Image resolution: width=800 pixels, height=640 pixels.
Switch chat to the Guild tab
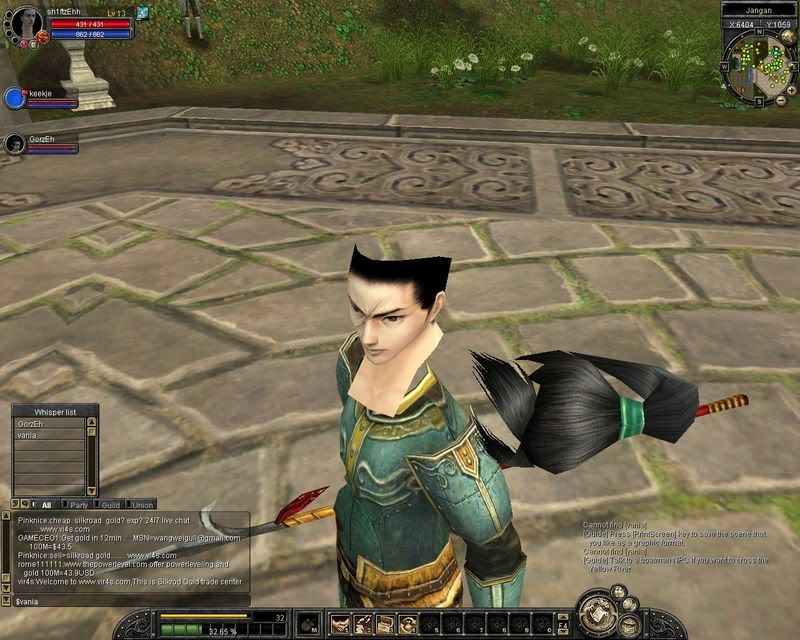[x=110, y=505]
